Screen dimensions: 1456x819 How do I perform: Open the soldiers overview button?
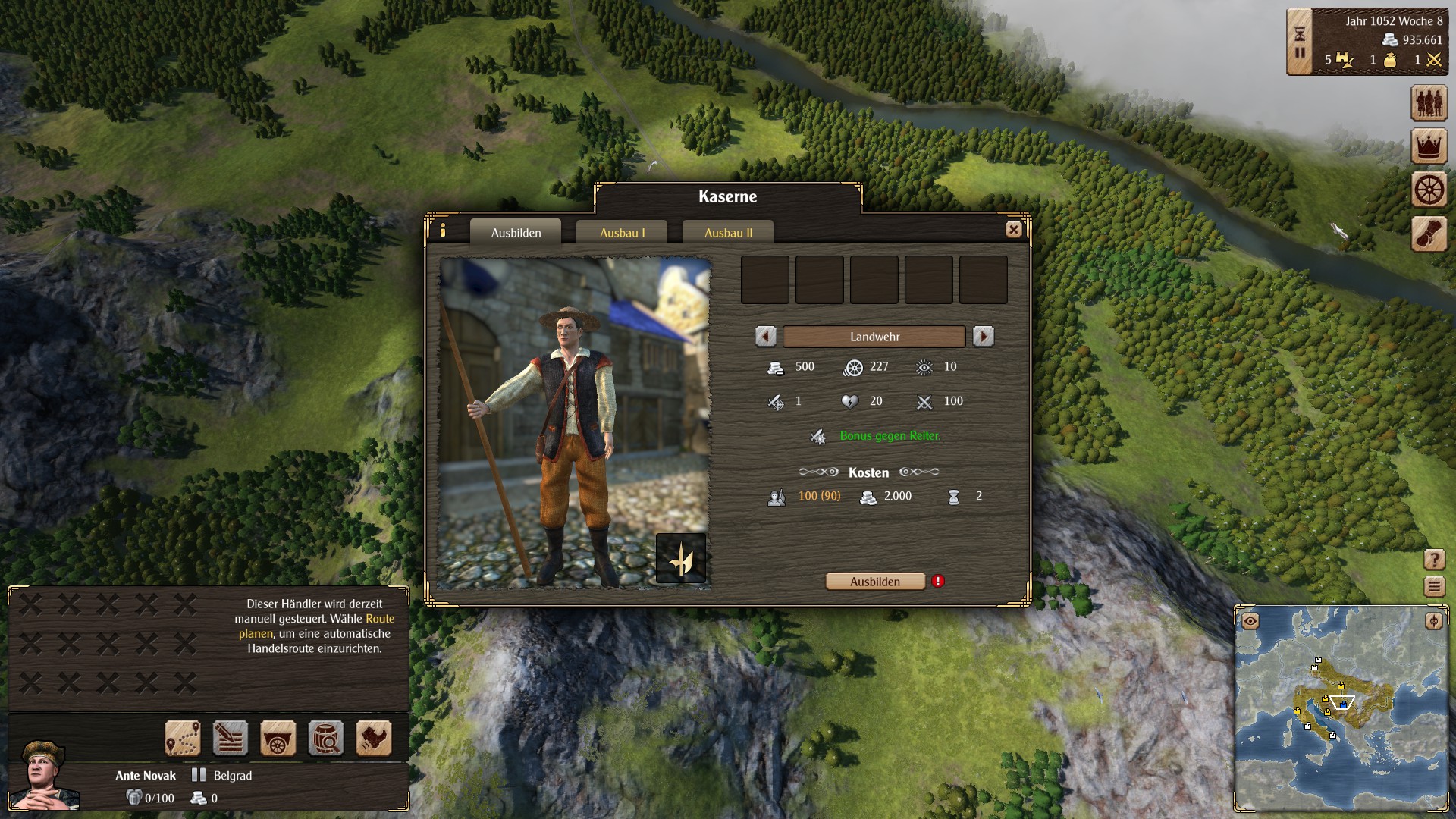(x=1429, y=103)
